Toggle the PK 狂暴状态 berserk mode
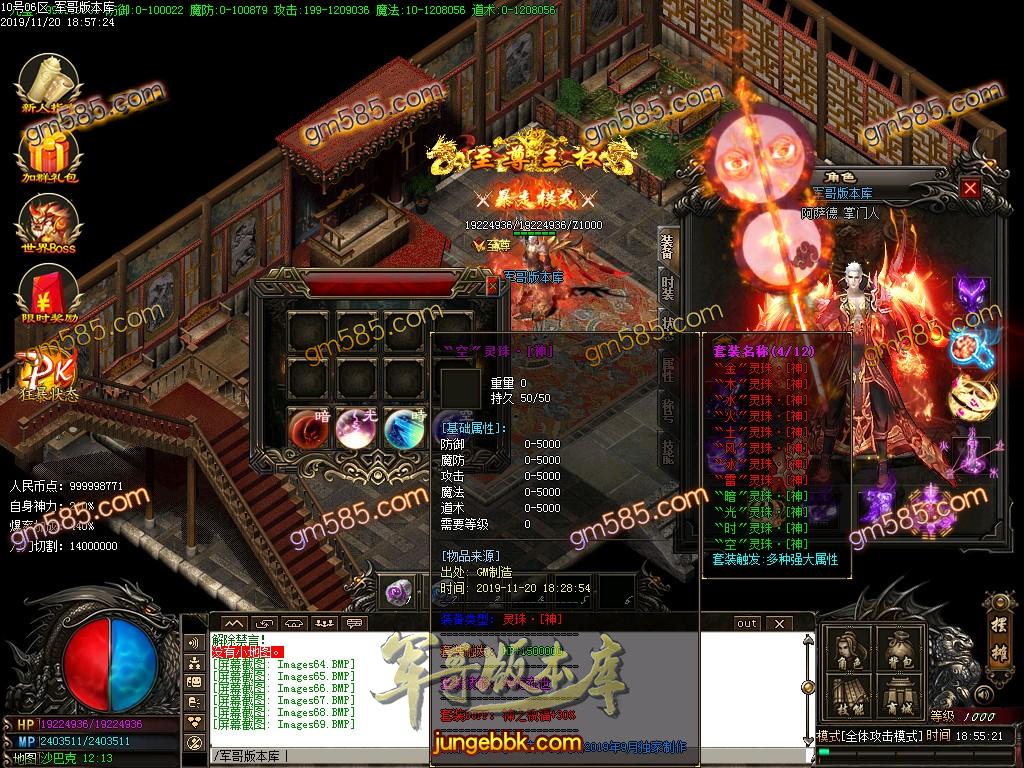 tap(48, 370)
